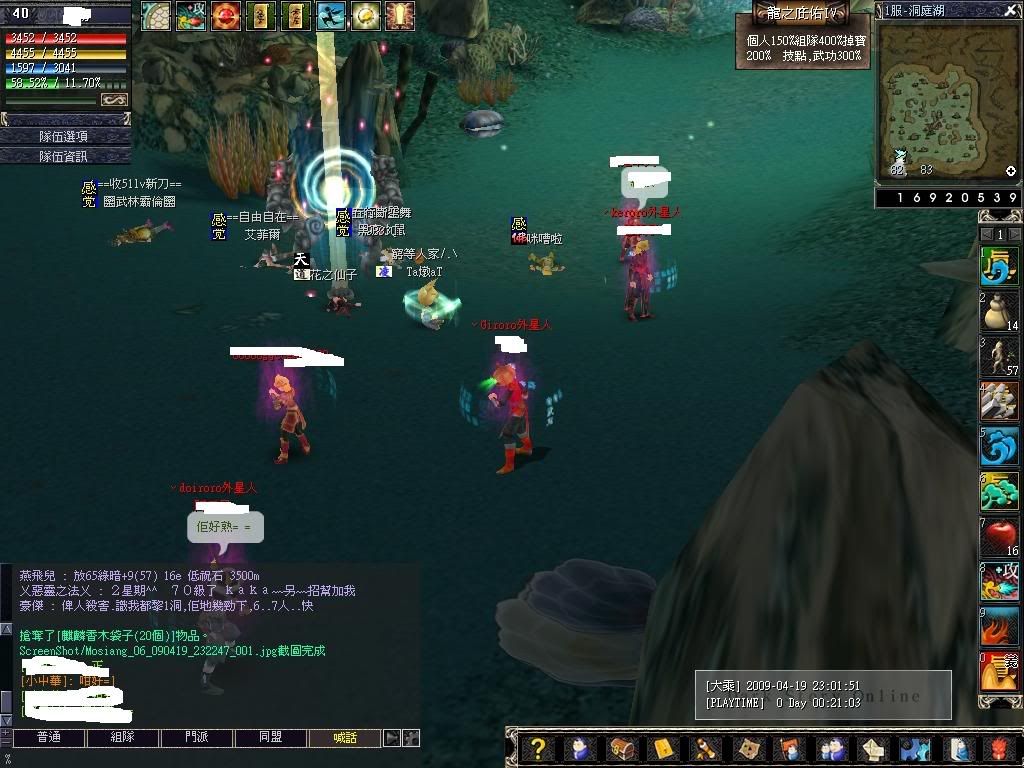Activate the flame skill in hotbar slot 9
Viewport: 1024px width, 768px height.
click(x=999, y=628)
